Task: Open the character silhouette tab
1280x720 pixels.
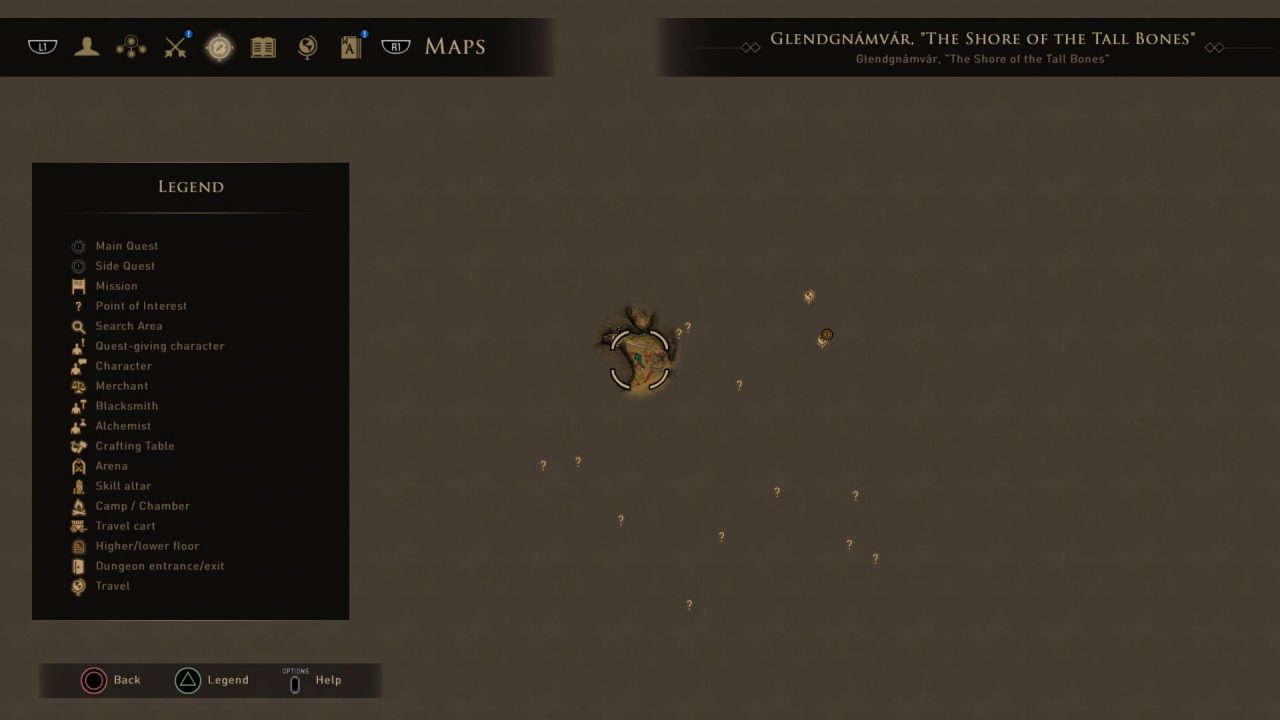Action: pyautogui.click(x=87, y=47)
